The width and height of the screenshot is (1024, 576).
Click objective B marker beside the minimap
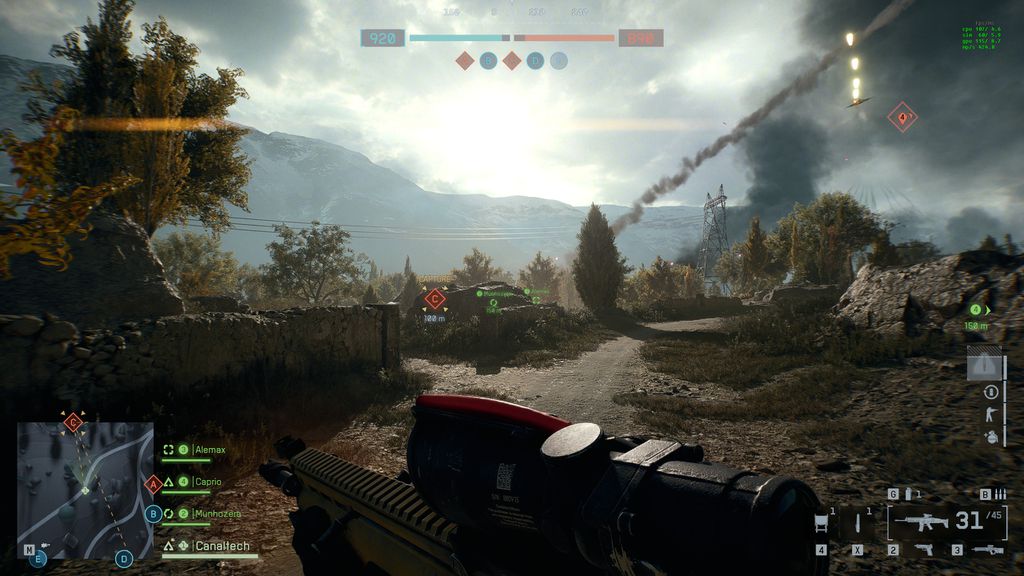(153, 513)
